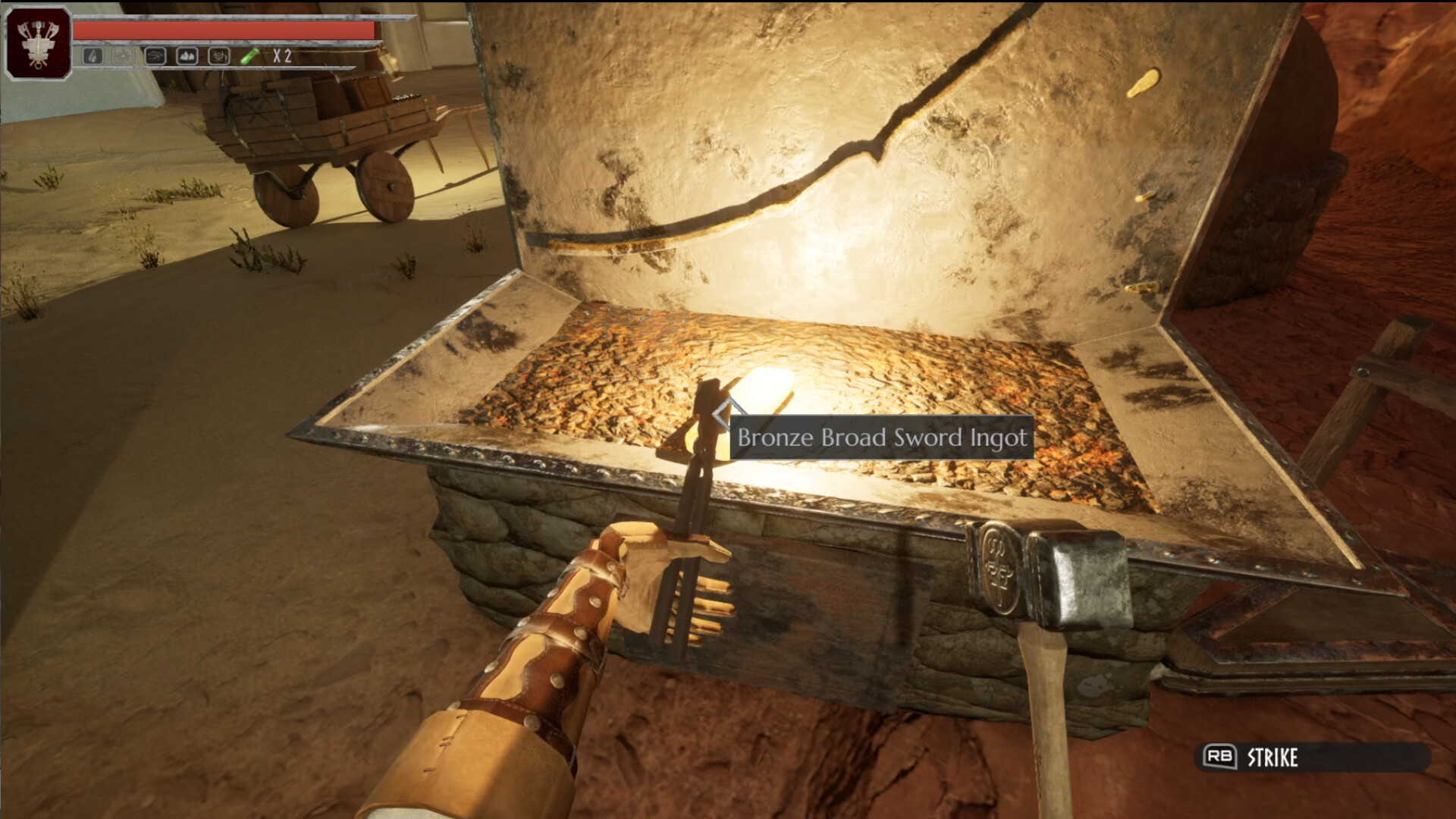The height and width of the screenshot is (819, 1456).
Task: Toggle the biohazard effect indicator on
Action: 218,55
